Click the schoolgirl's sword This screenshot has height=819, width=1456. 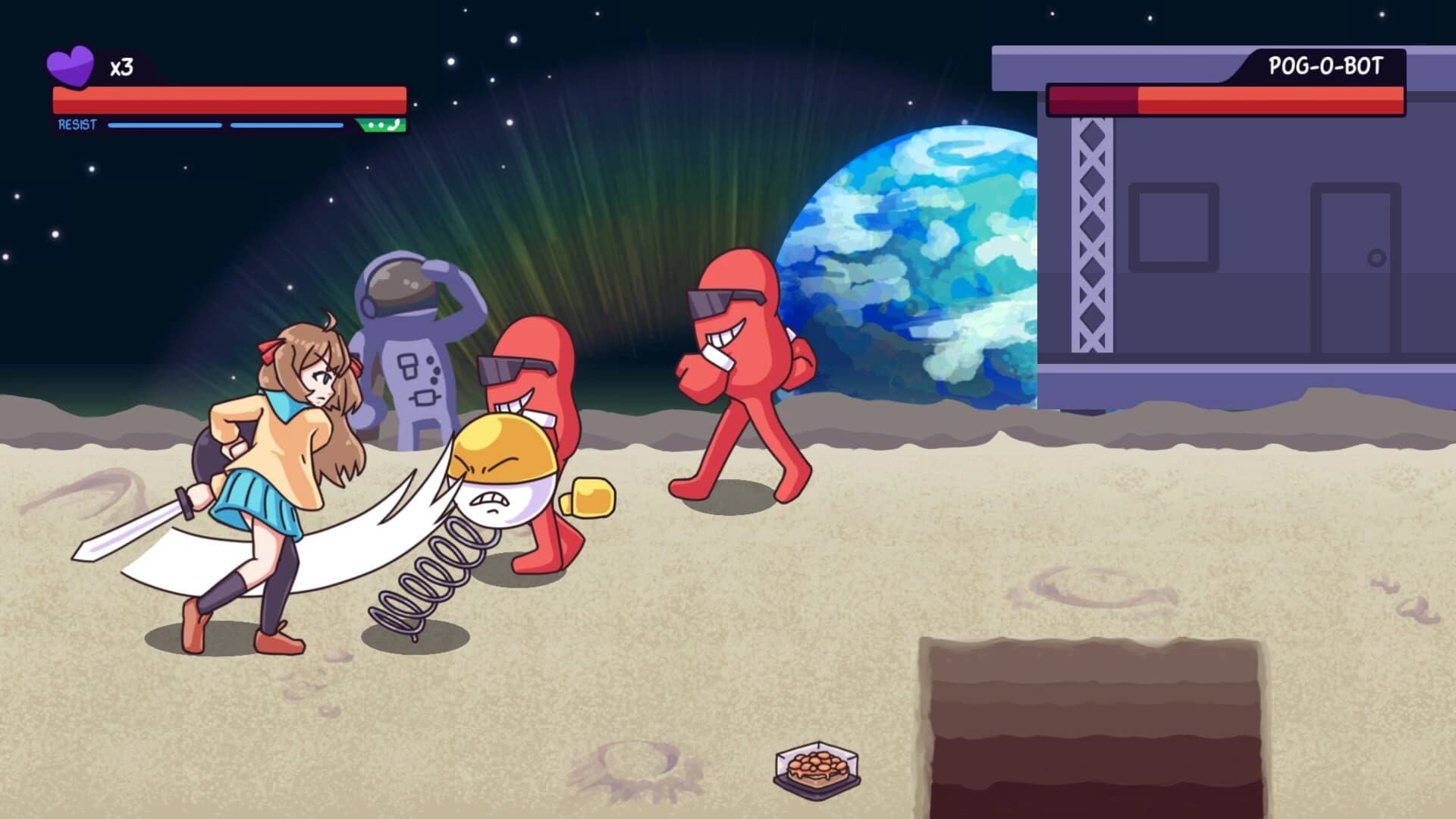pyautogui.click(x=136, y=523)
